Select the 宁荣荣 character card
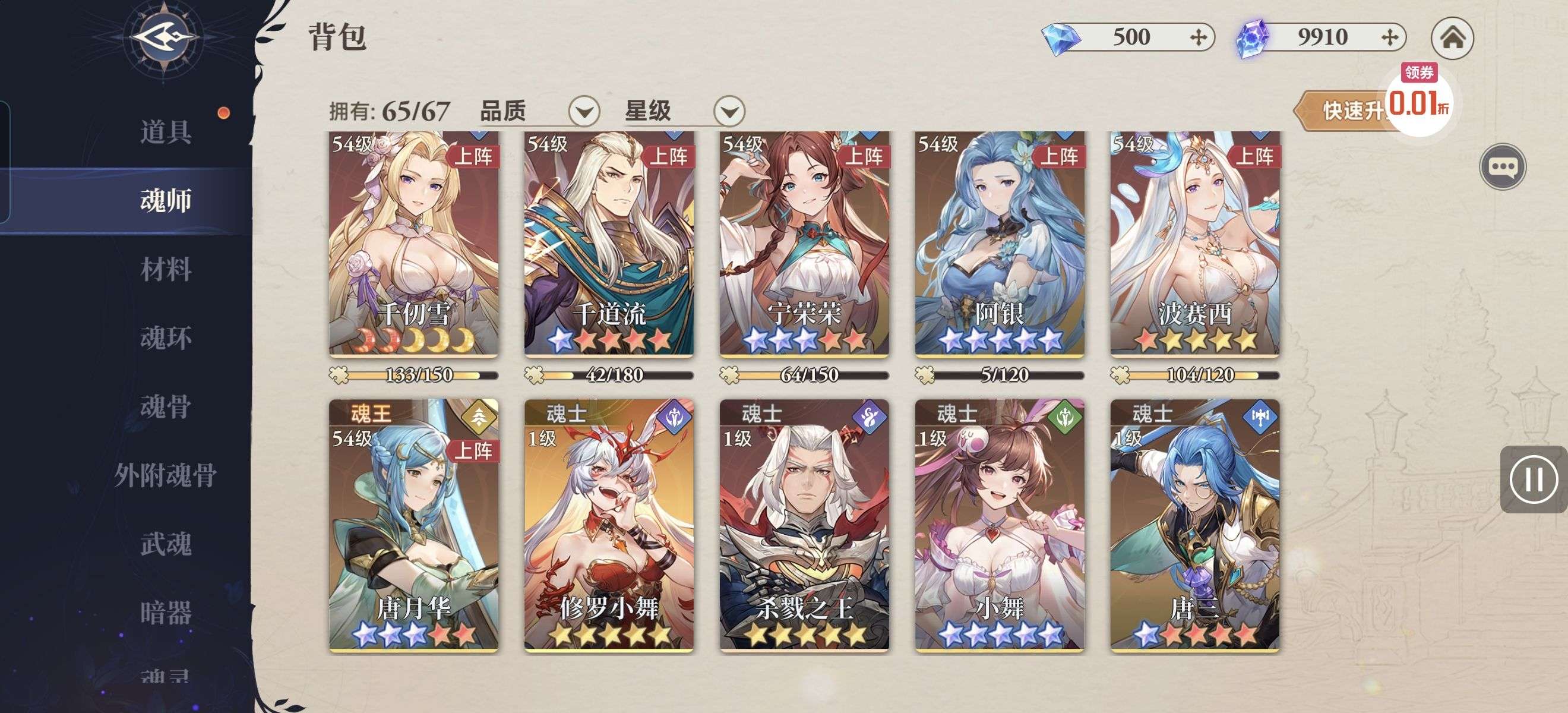The image size is (1568, 713). tap(804, 244)
